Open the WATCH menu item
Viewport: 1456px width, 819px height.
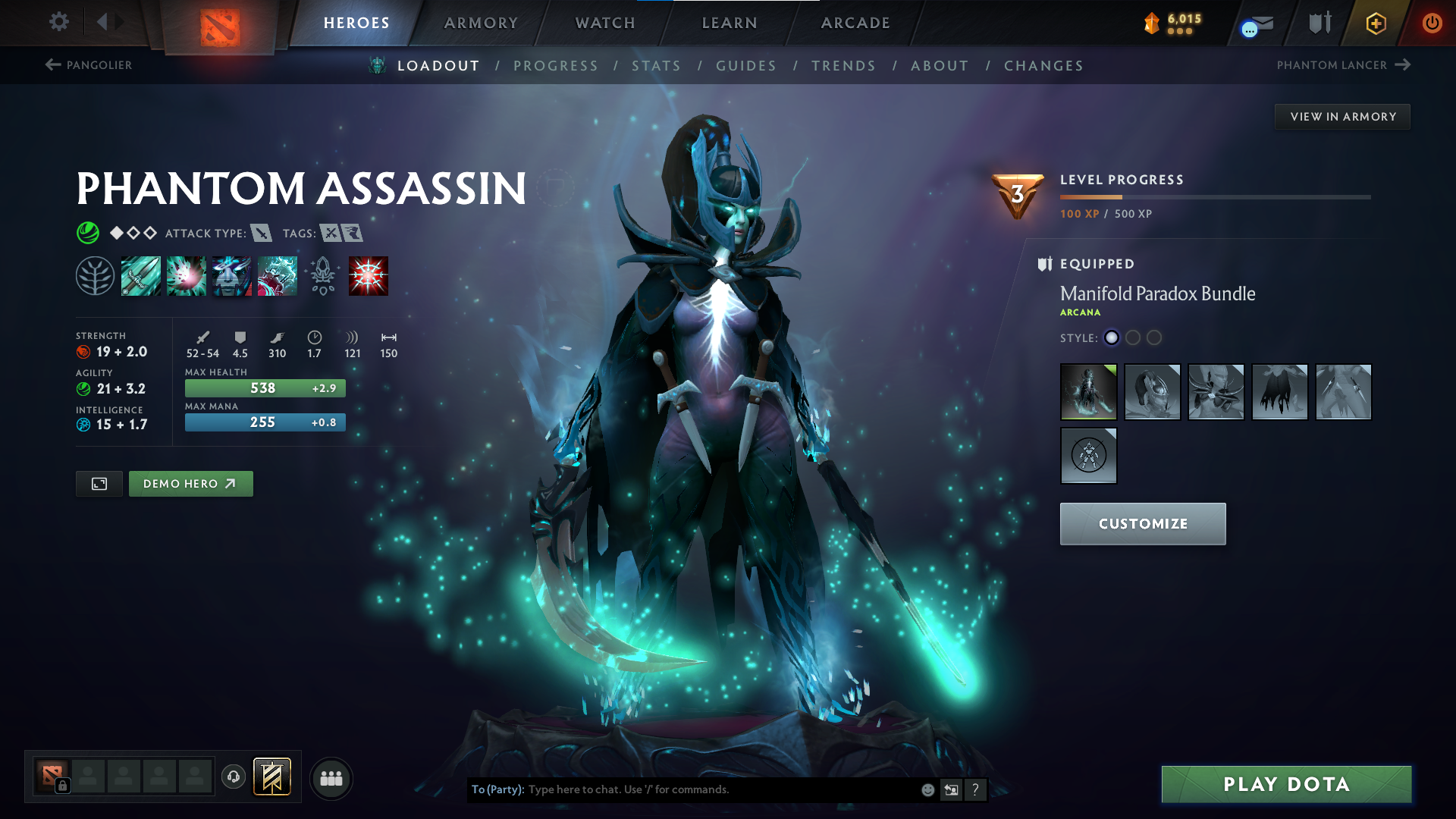tap(606, 23)
